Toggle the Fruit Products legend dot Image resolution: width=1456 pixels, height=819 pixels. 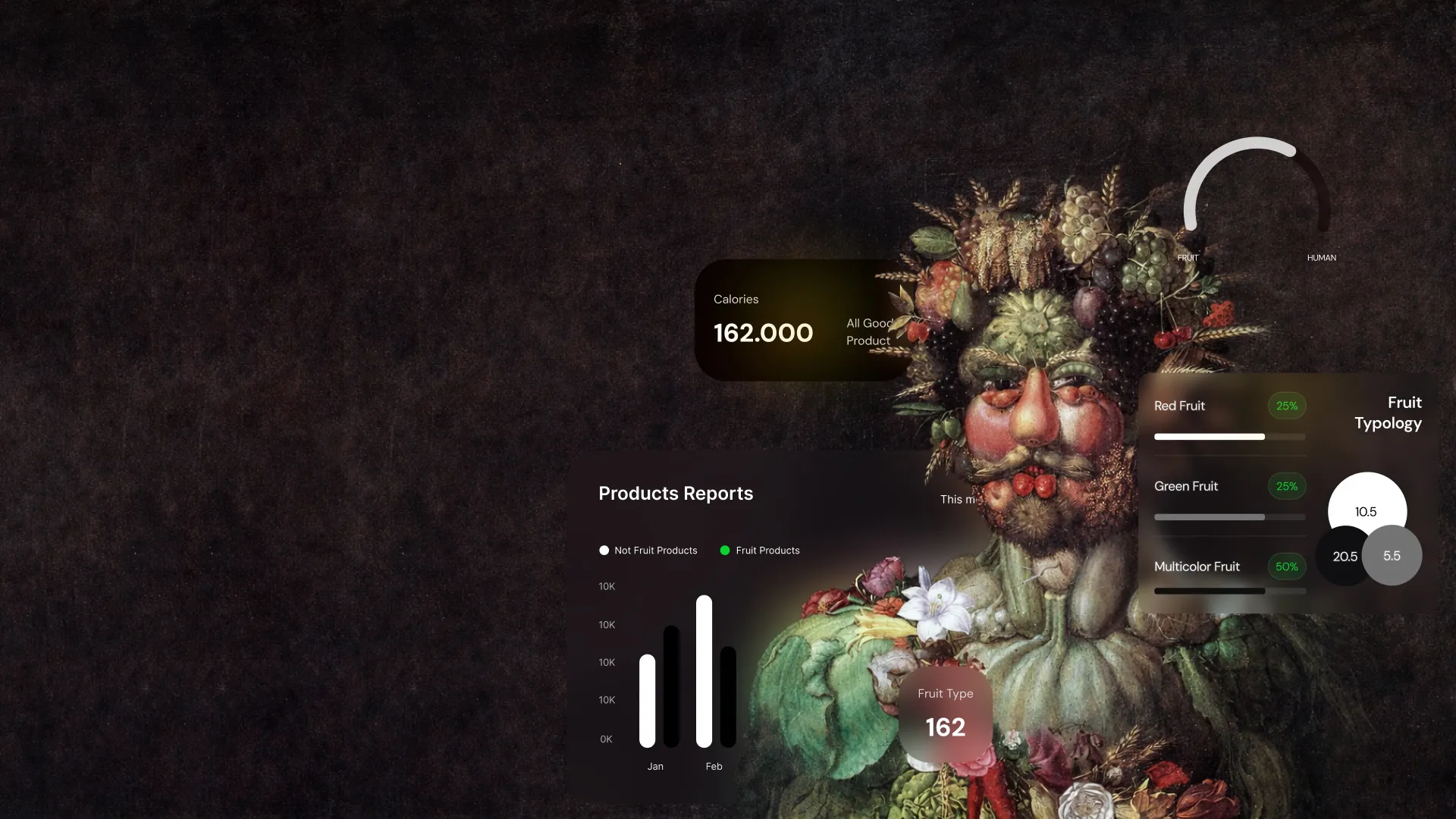[x=726, y=551]
